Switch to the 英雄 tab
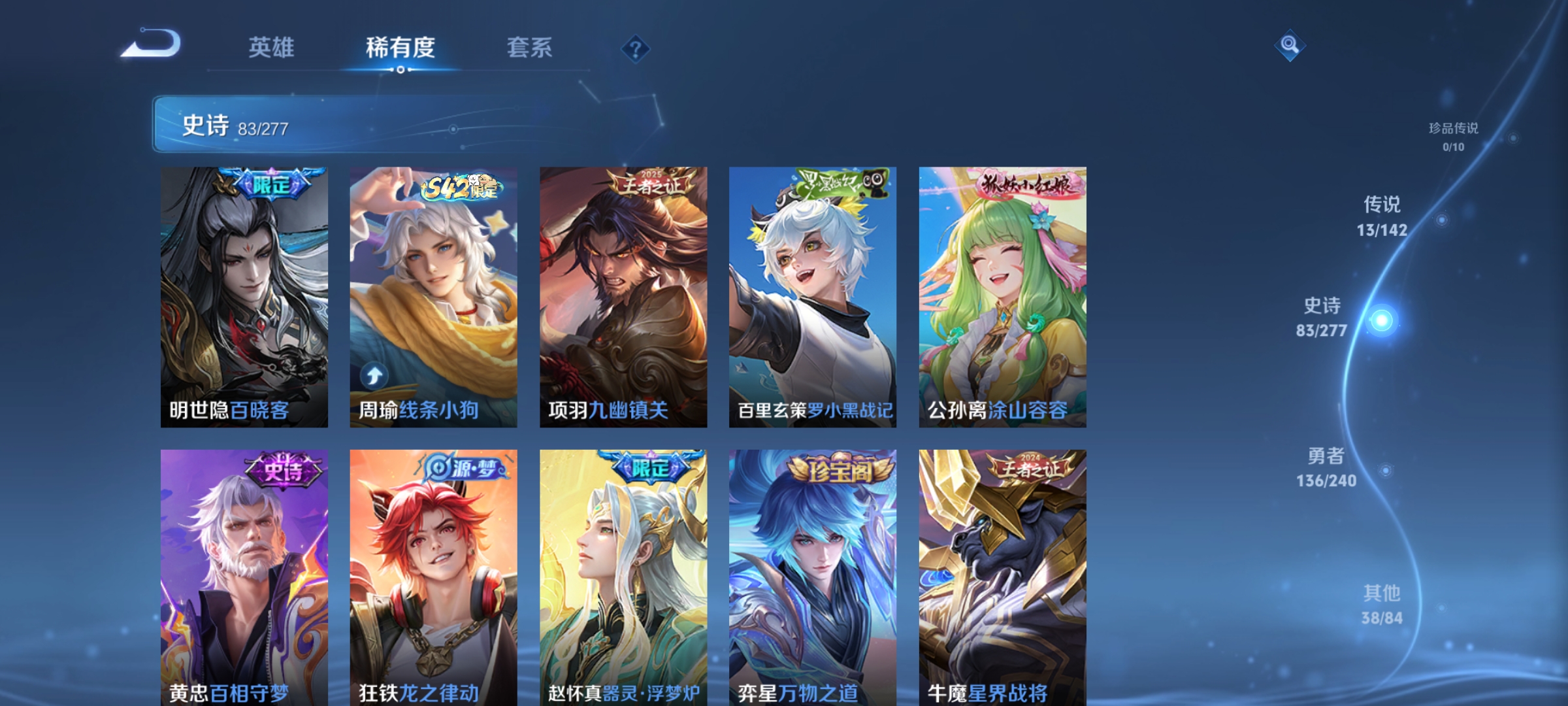This screenshot has width=1568, height=706. pos(272,47)
